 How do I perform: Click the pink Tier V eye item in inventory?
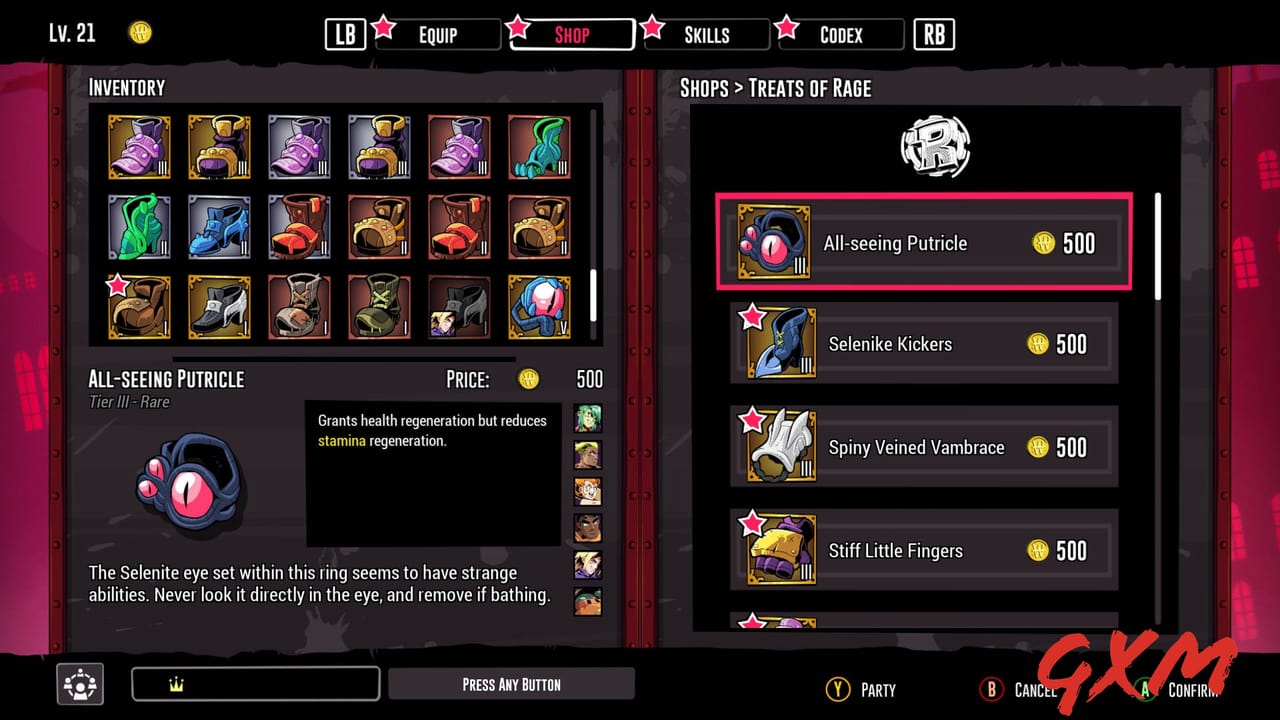point(539,307)
